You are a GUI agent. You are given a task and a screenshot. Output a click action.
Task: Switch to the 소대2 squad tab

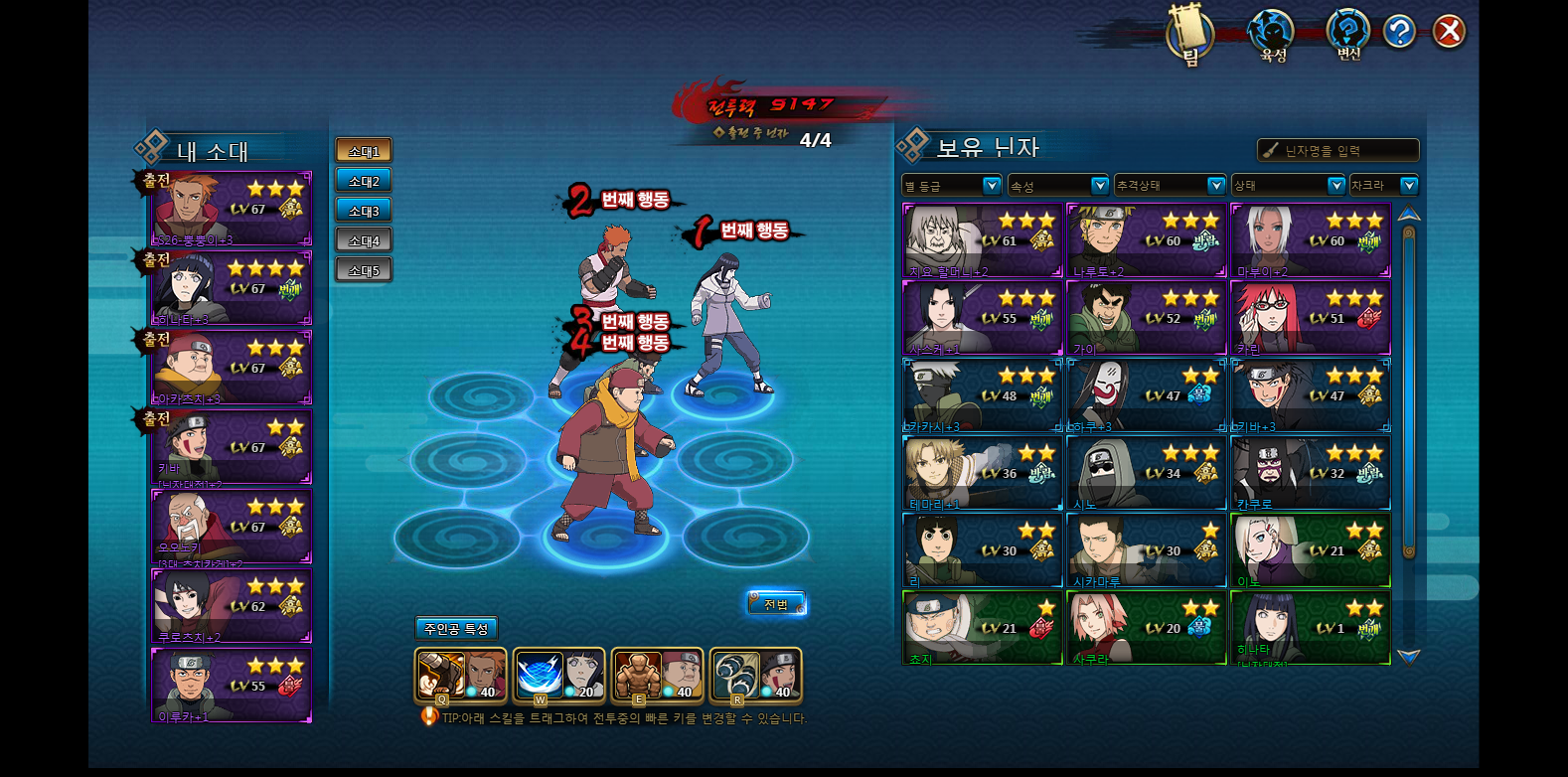364,181
